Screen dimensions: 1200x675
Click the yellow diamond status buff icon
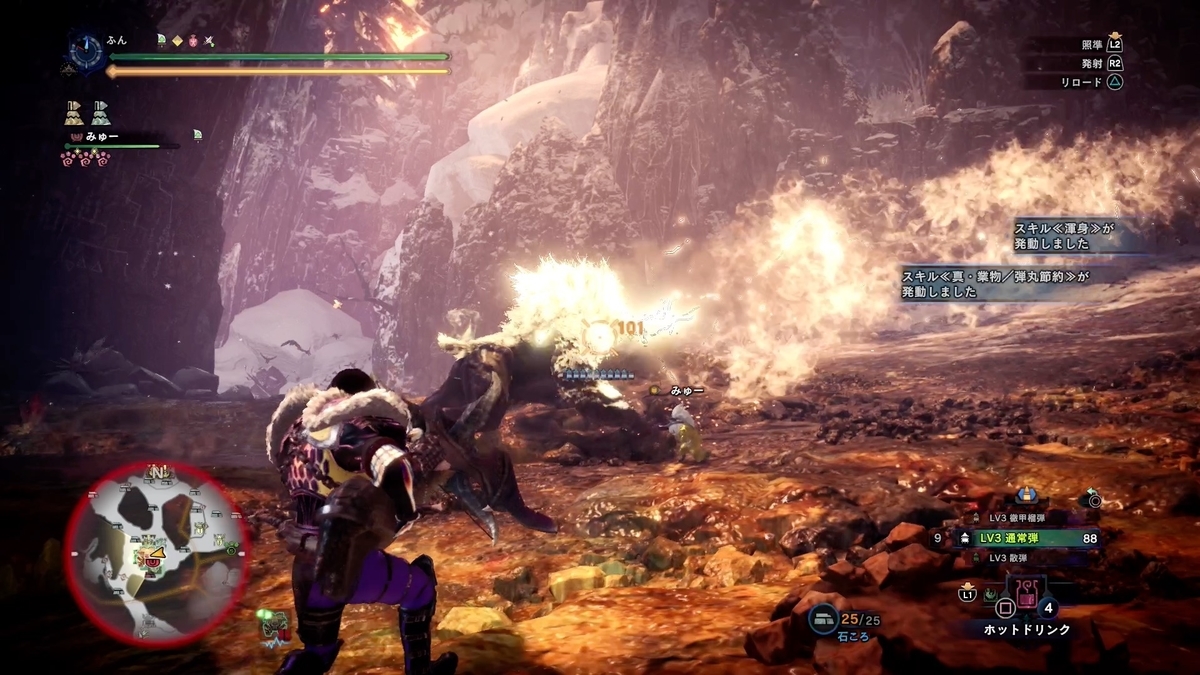(178, 41)
